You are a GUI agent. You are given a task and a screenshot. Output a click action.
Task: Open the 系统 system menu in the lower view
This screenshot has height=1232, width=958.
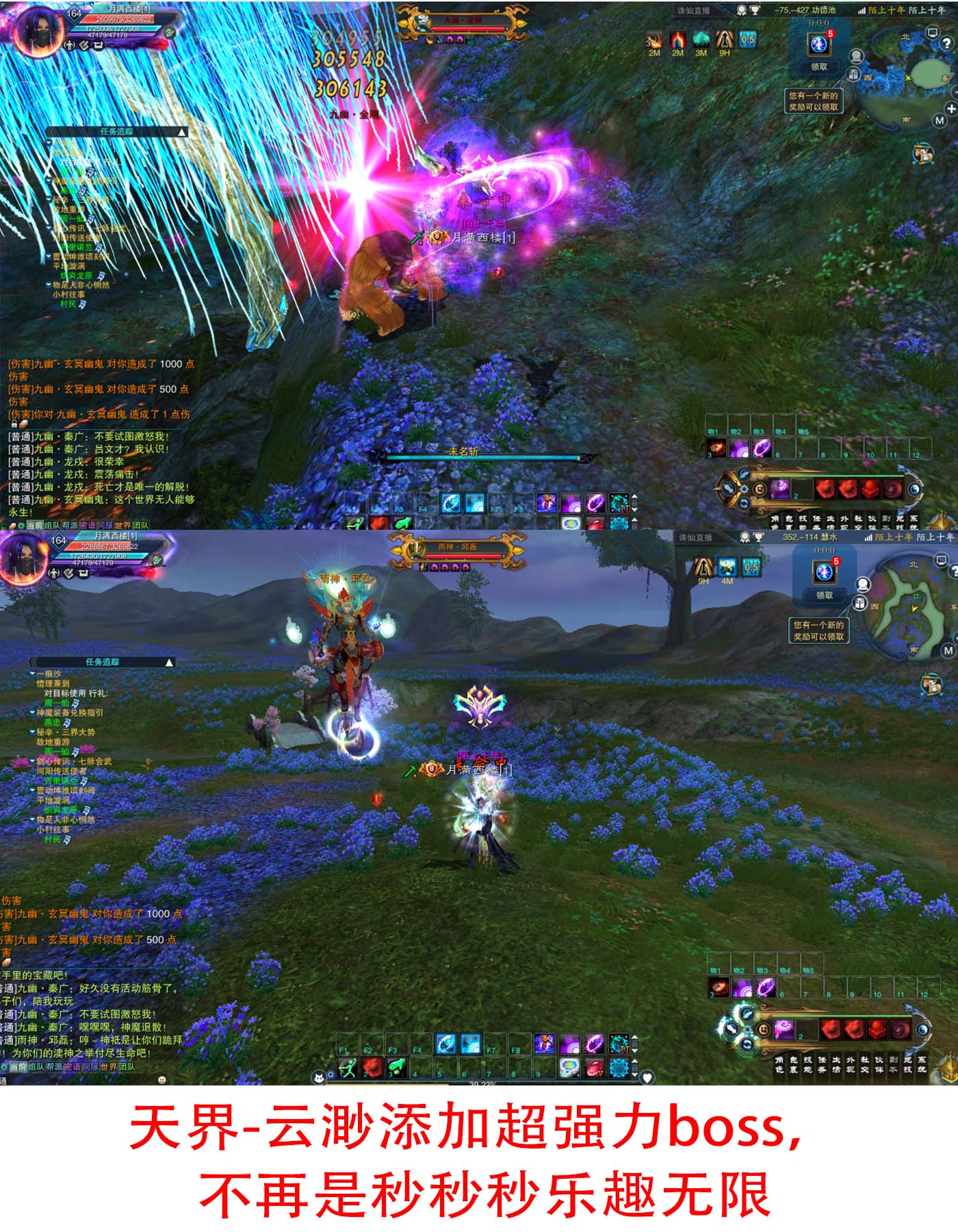pos(922,1064)
